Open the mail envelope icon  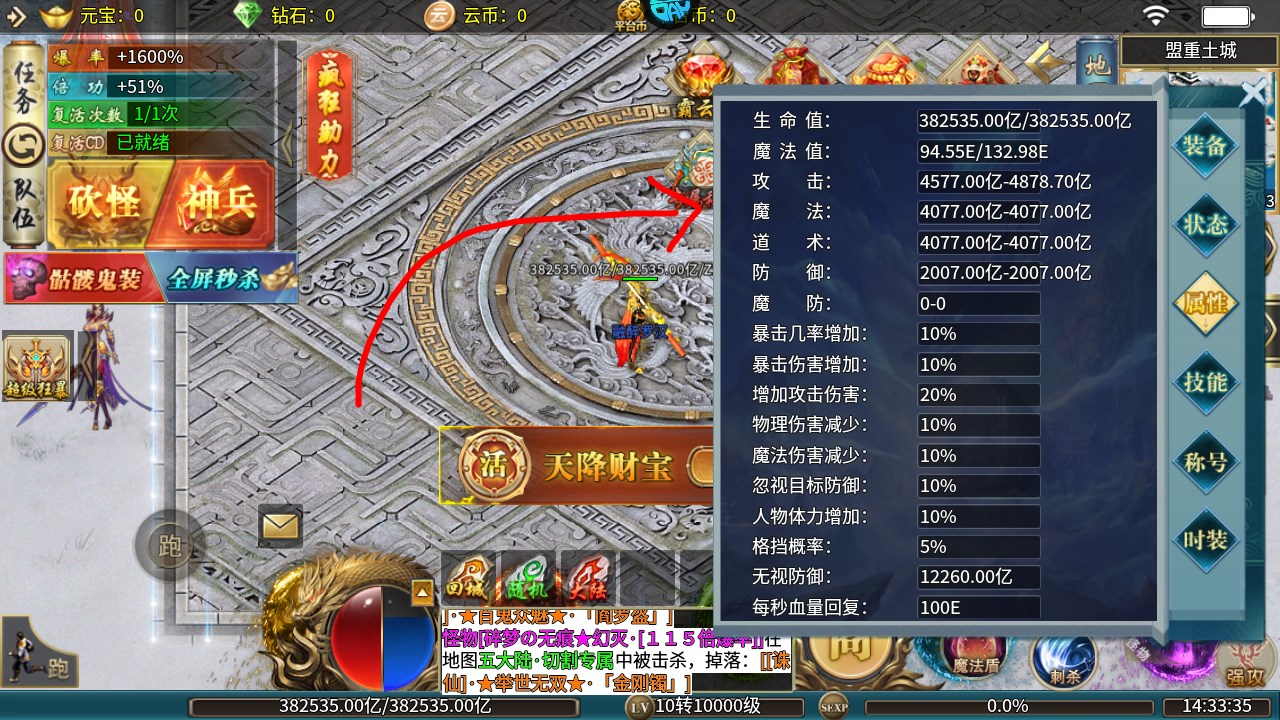281,524
